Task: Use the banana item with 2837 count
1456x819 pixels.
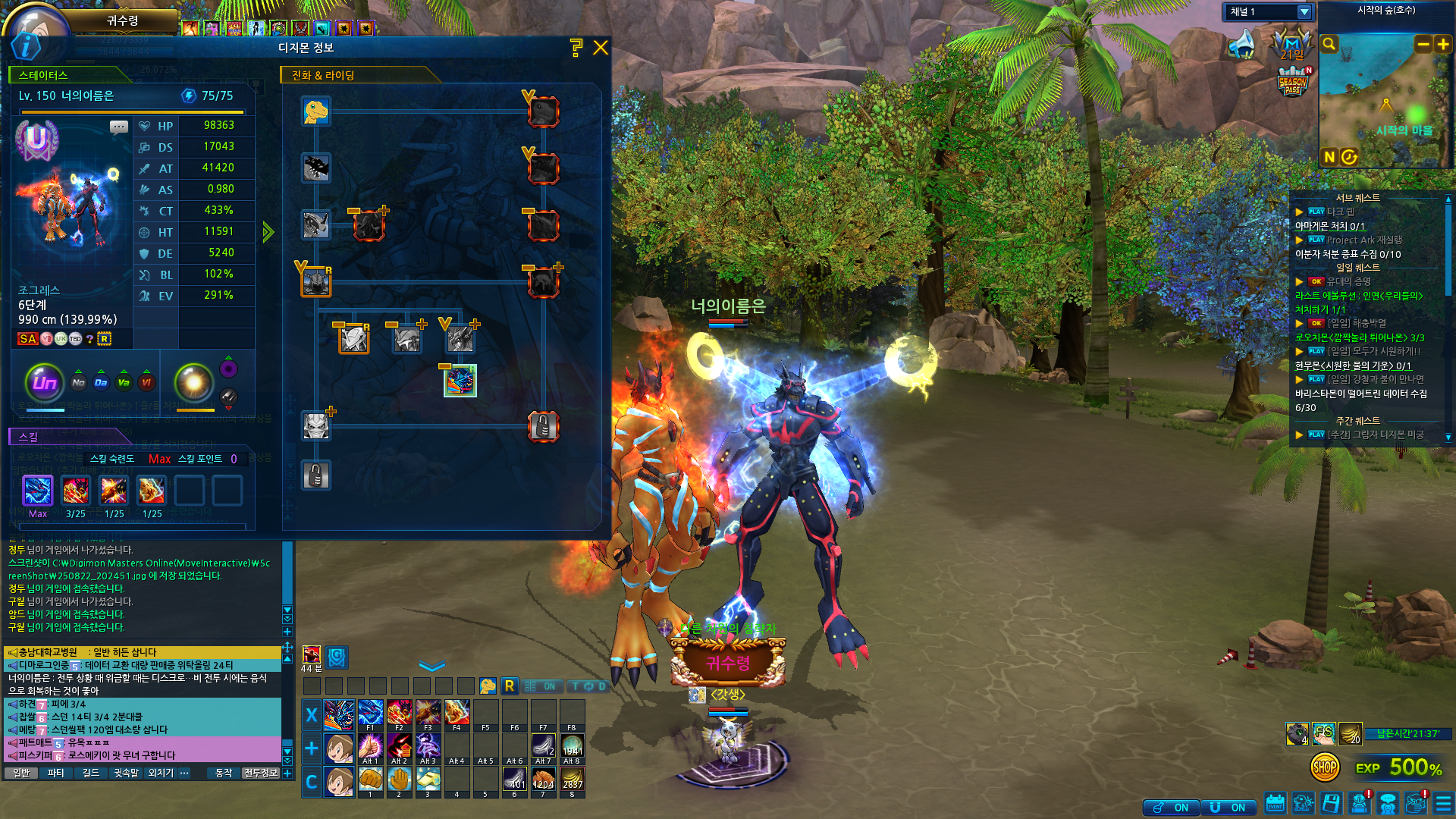Action: click(572, 779)
